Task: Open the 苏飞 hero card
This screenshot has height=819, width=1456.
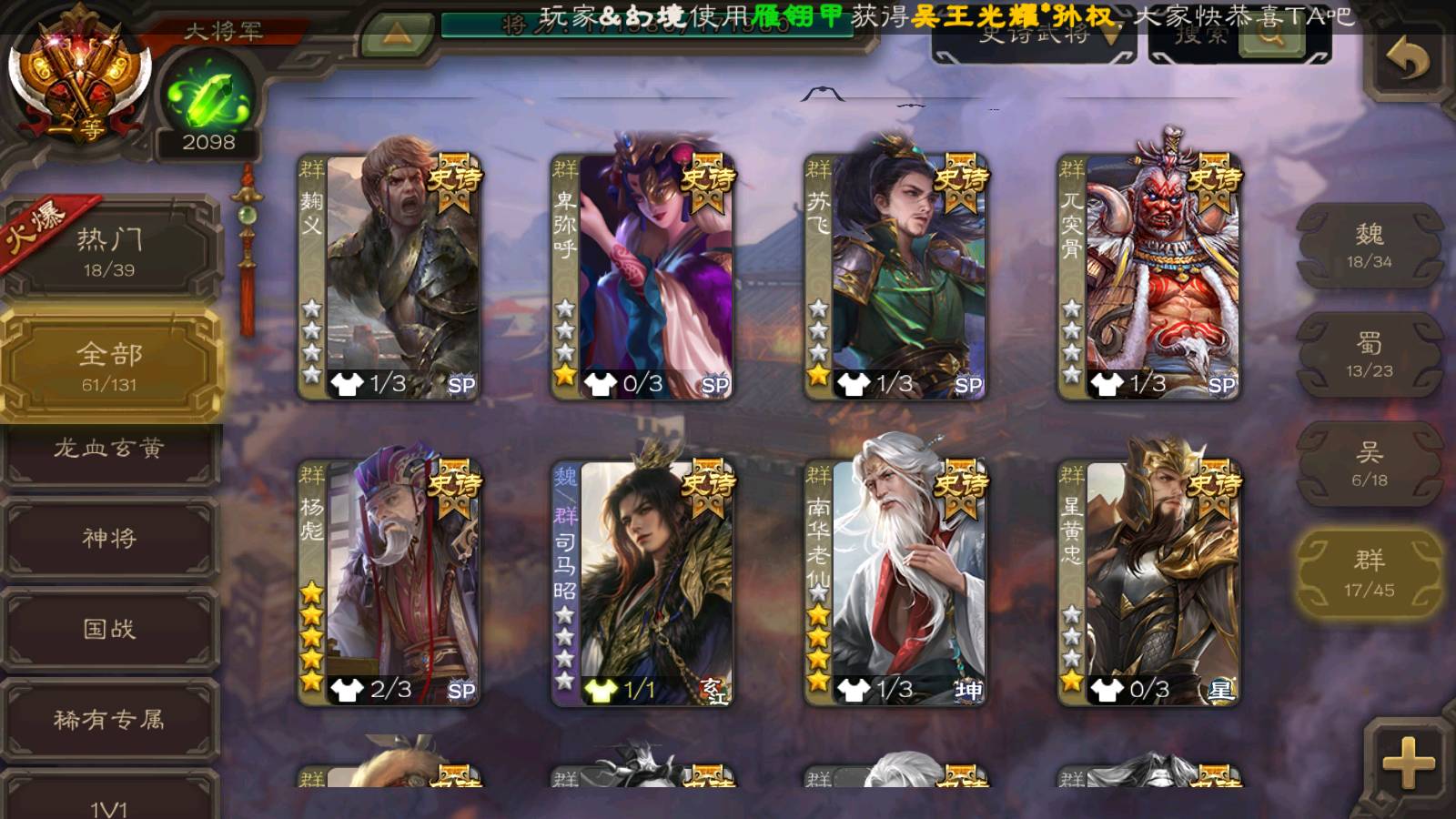Action: 895,277
